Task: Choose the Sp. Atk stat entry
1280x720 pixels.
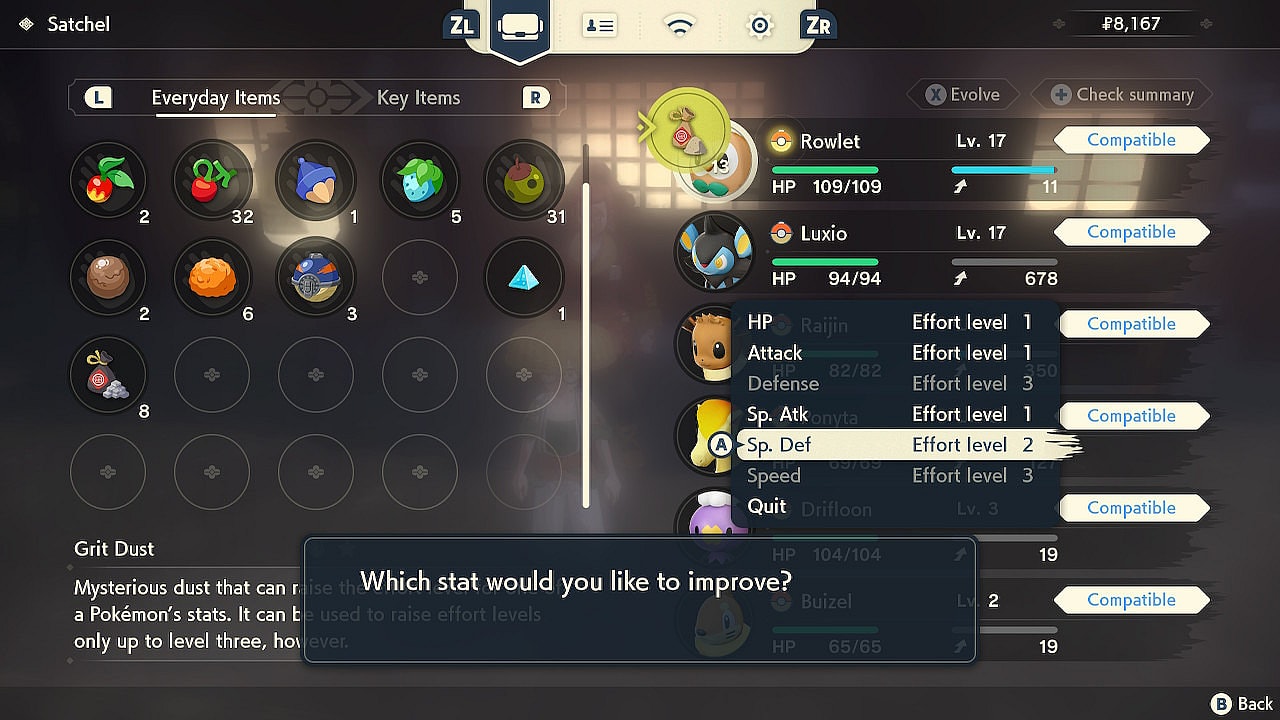Action: click(890, 414)
